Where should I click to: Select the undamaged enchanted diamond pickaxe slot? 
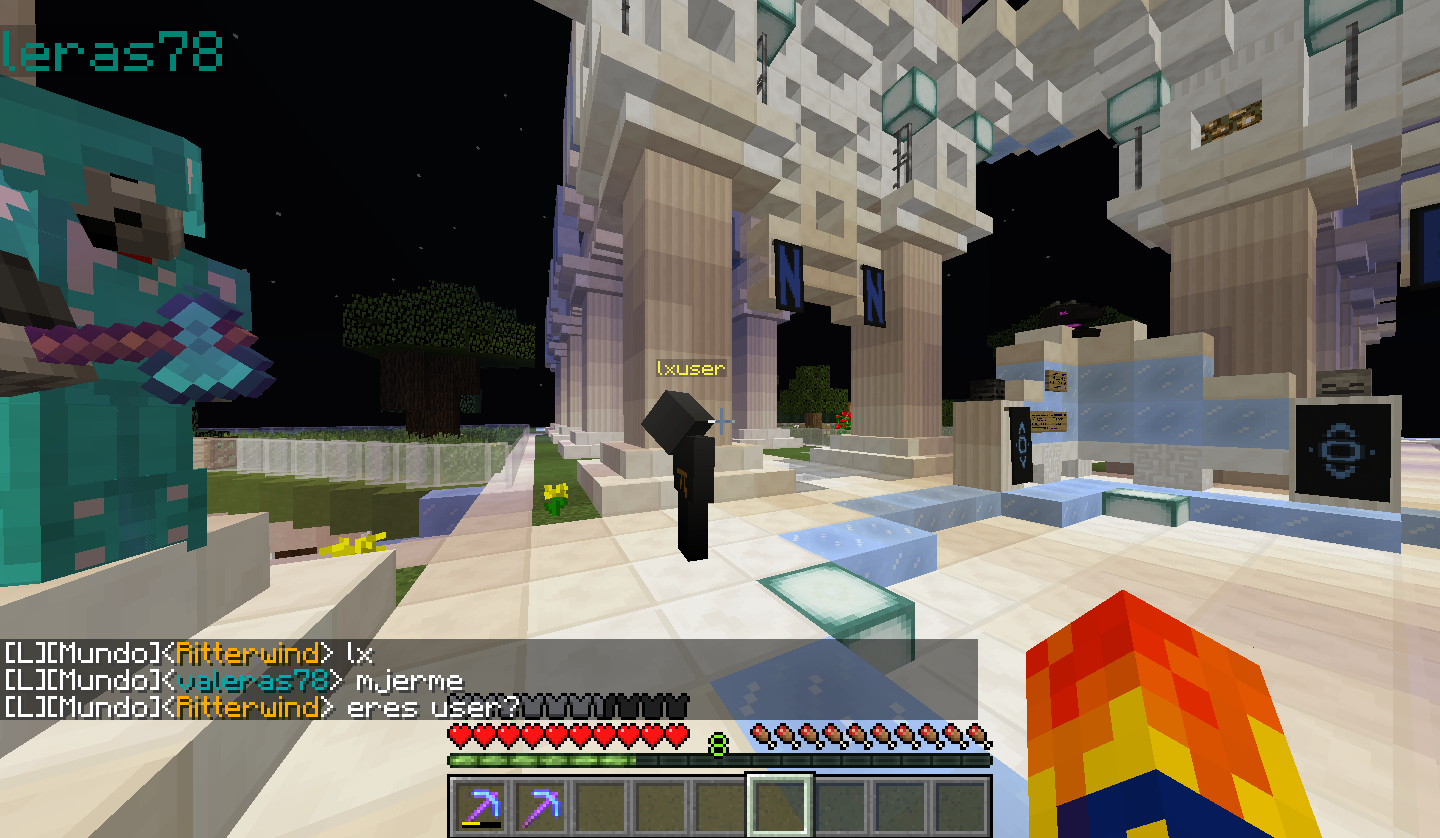[x=541, y=806]
